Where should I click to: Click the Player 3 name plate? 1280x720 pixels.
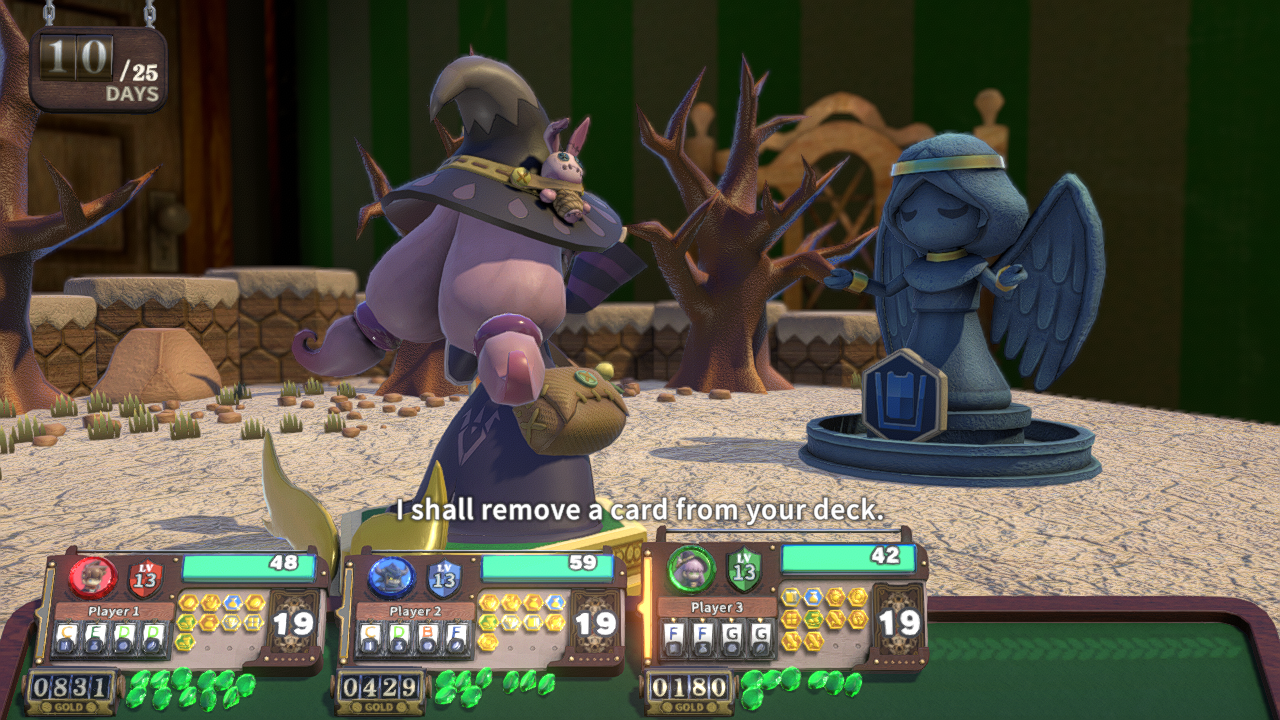tap(718, 607)
